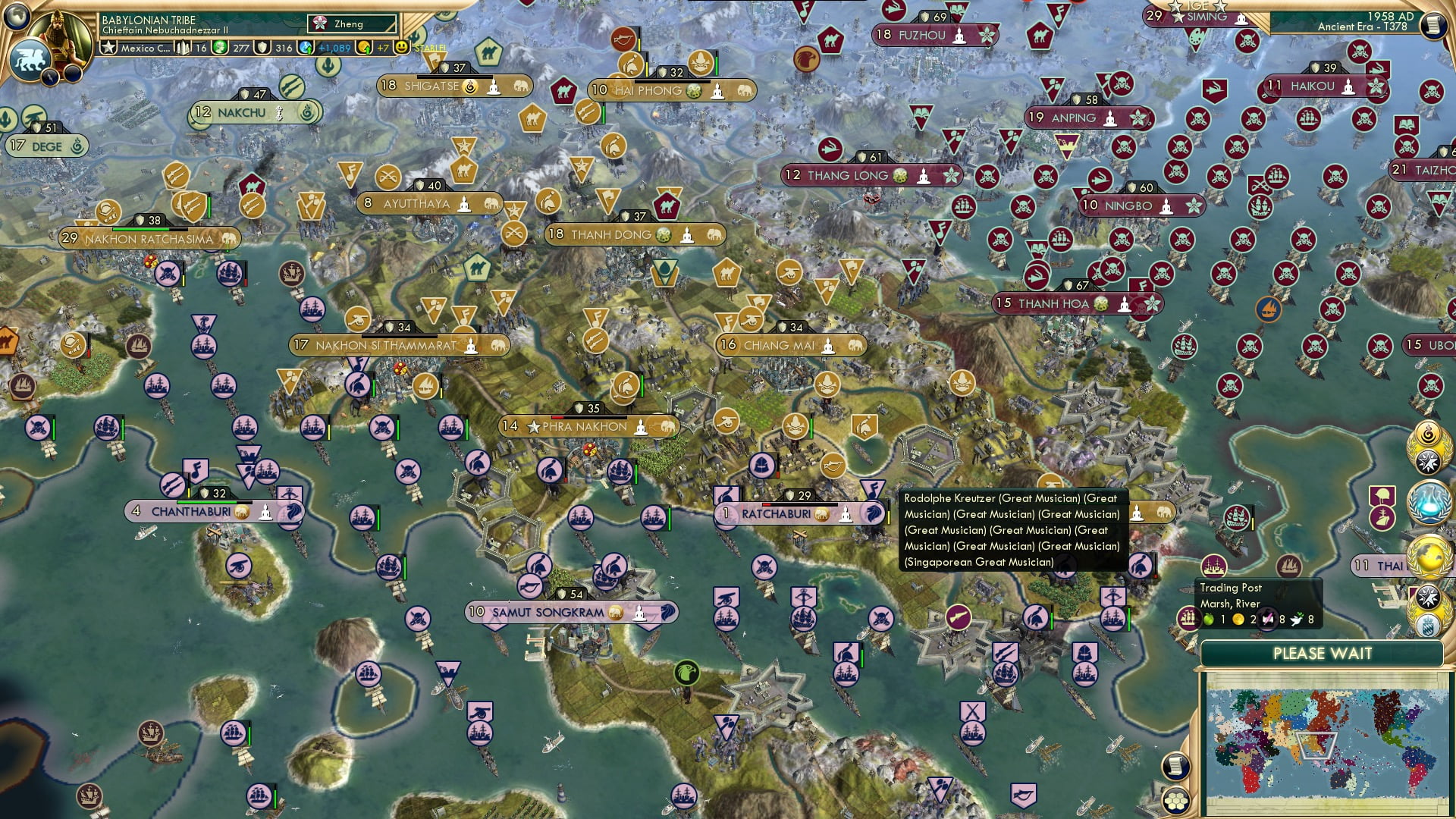This screenshot has height=819, width=1456.
Task: Open the main menu scroll icon
Action: (1432, 25)
